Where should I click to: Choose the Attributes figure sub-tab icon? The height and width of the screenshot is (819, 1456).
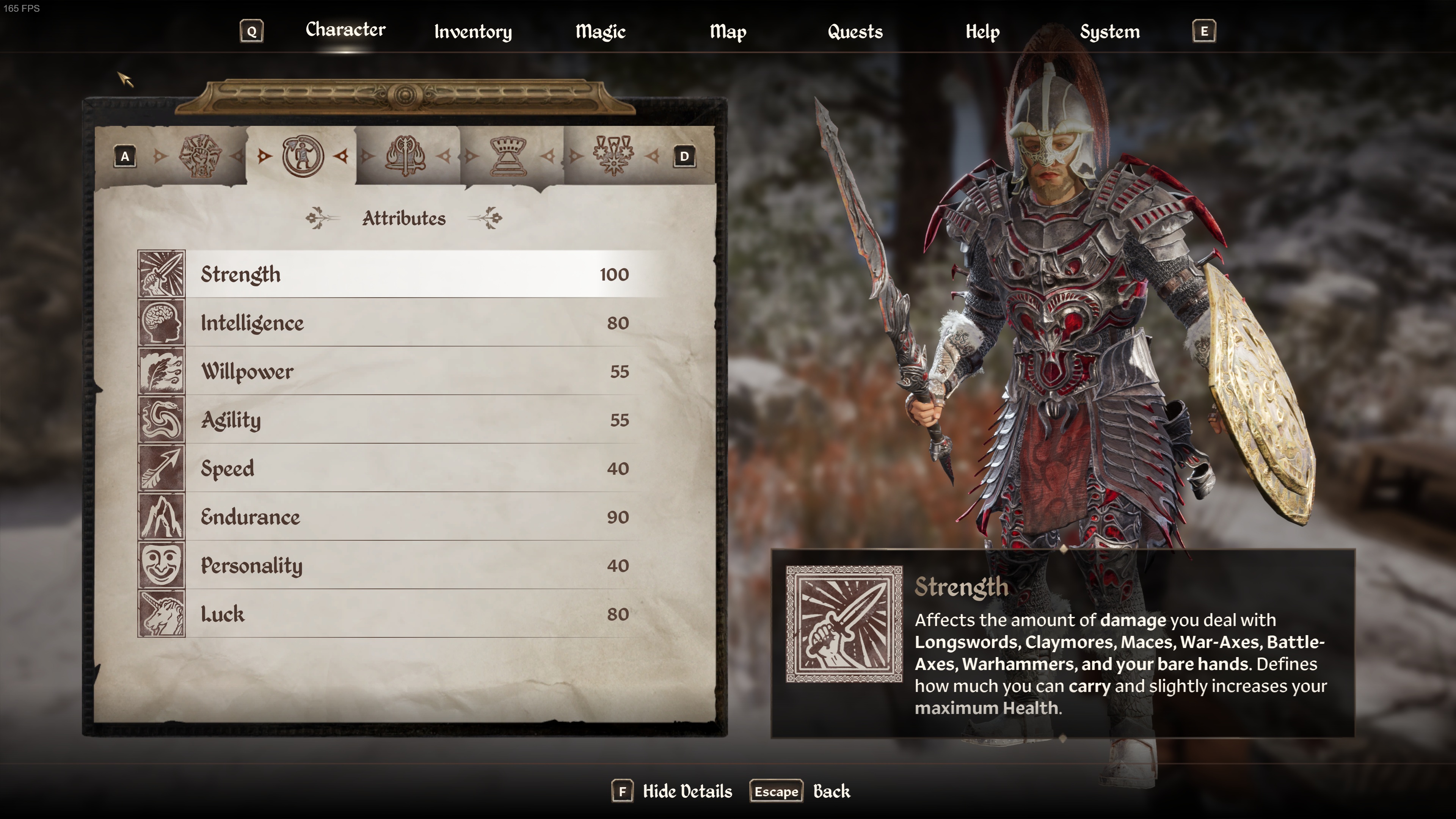(303, 156)
